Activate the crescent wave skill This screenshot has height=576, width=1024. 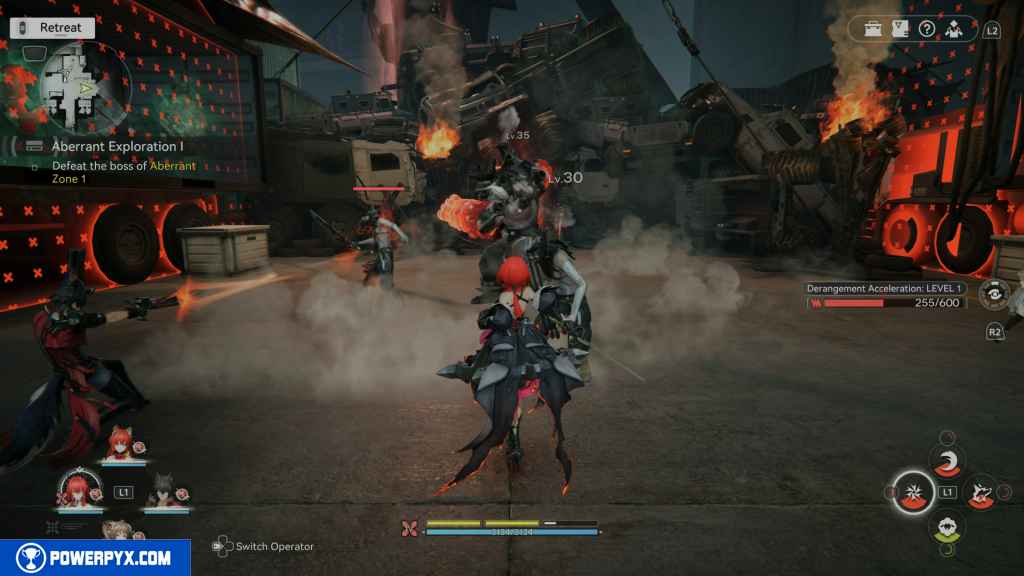[x=947, y=459]
